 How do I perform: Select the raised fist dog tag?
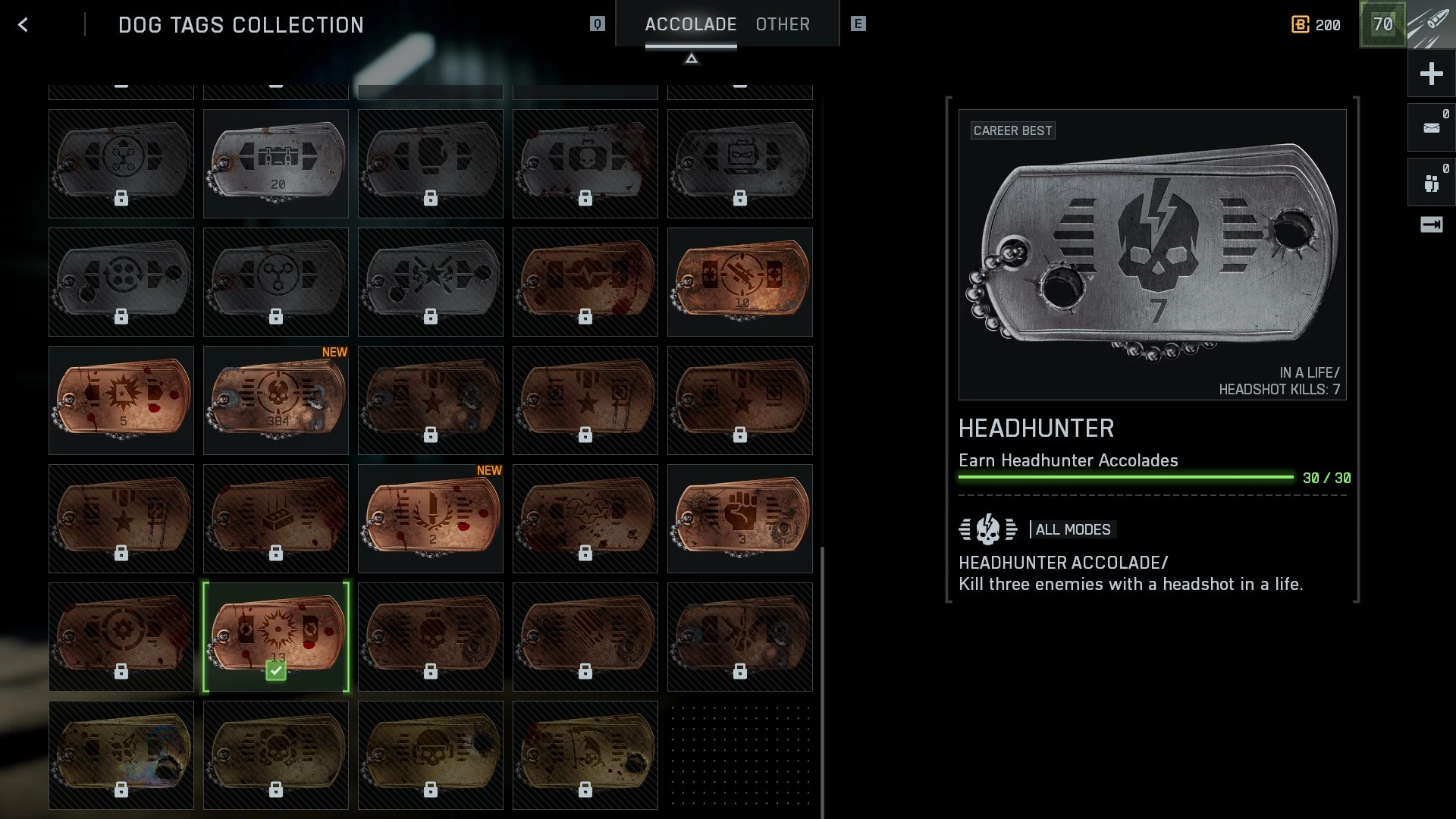739,518
